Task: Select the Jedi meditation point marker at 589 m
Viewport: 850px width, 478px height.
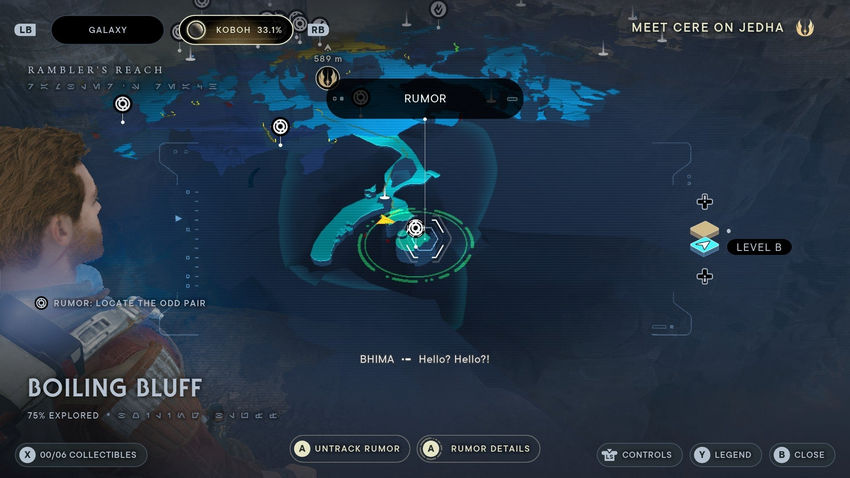Action: (x=326, y=77)
